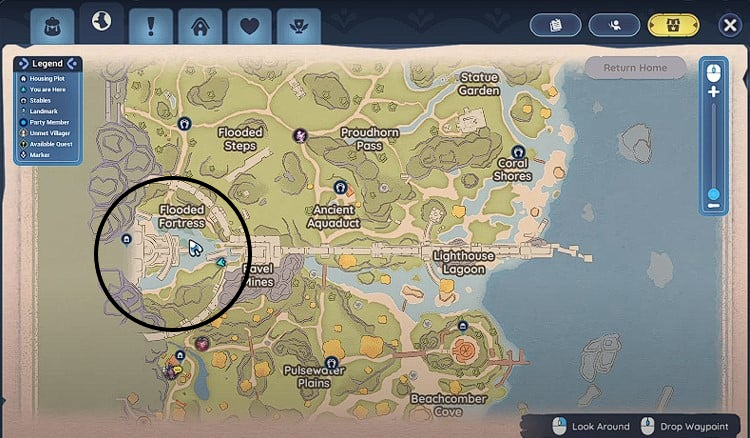Click the Return Home button
Image resolution: width=750 pixels, height=438 pixels.
click(635, 68)
